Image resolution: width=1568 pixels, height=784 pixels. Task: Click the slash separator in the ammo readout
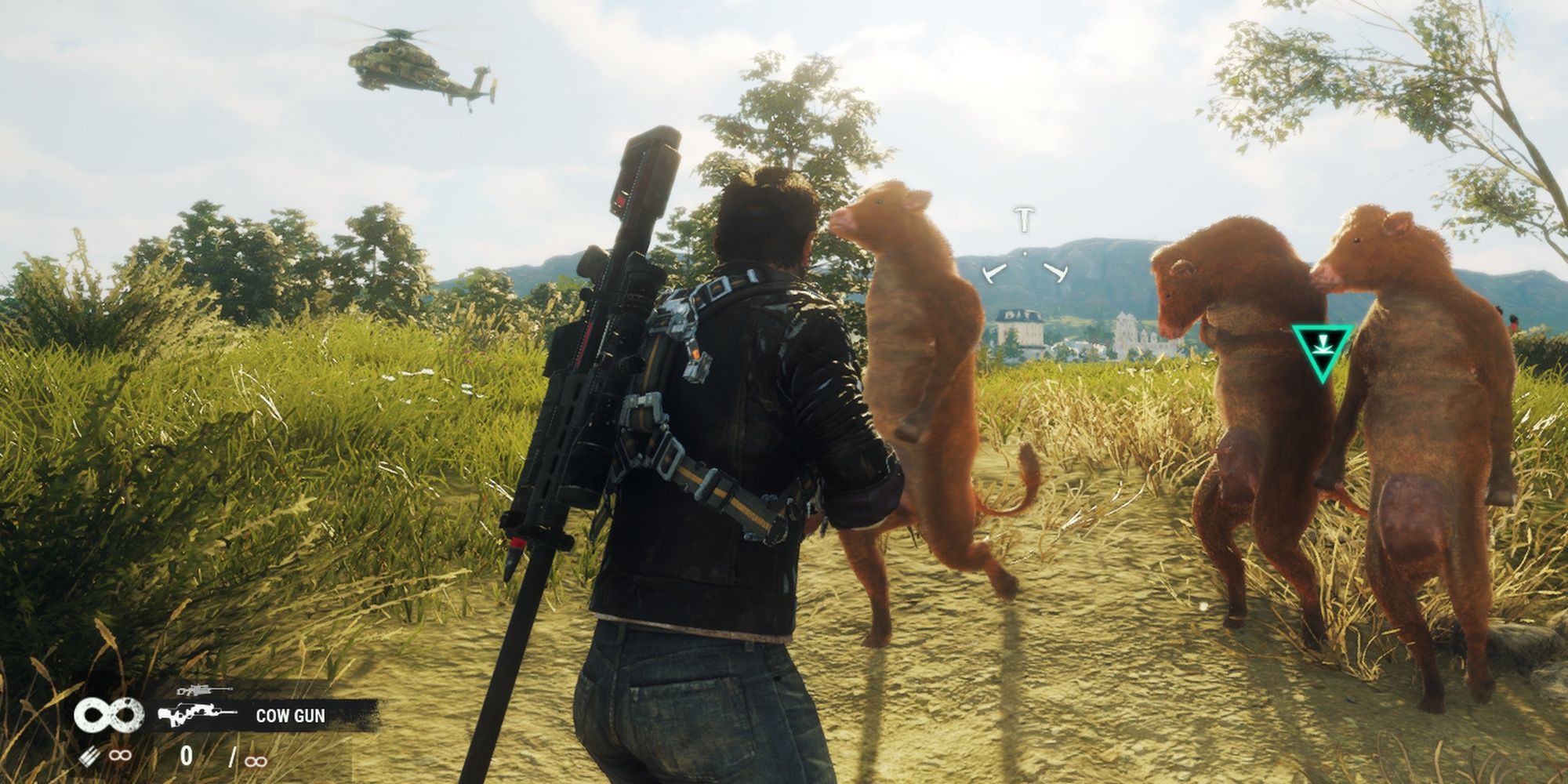pos(233,758)
